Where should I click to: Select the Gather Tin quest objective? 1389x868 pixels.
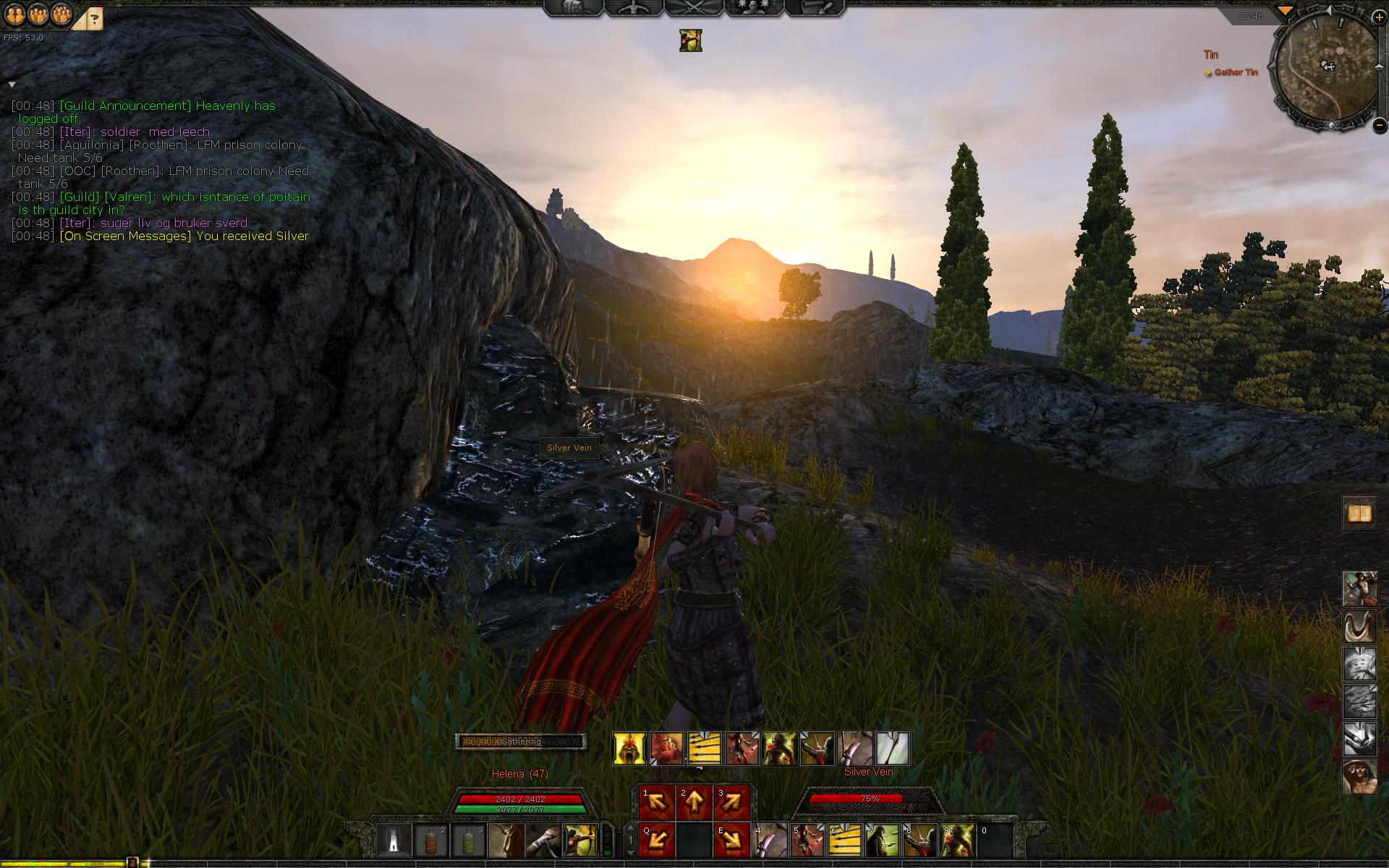pos(1236,72)
